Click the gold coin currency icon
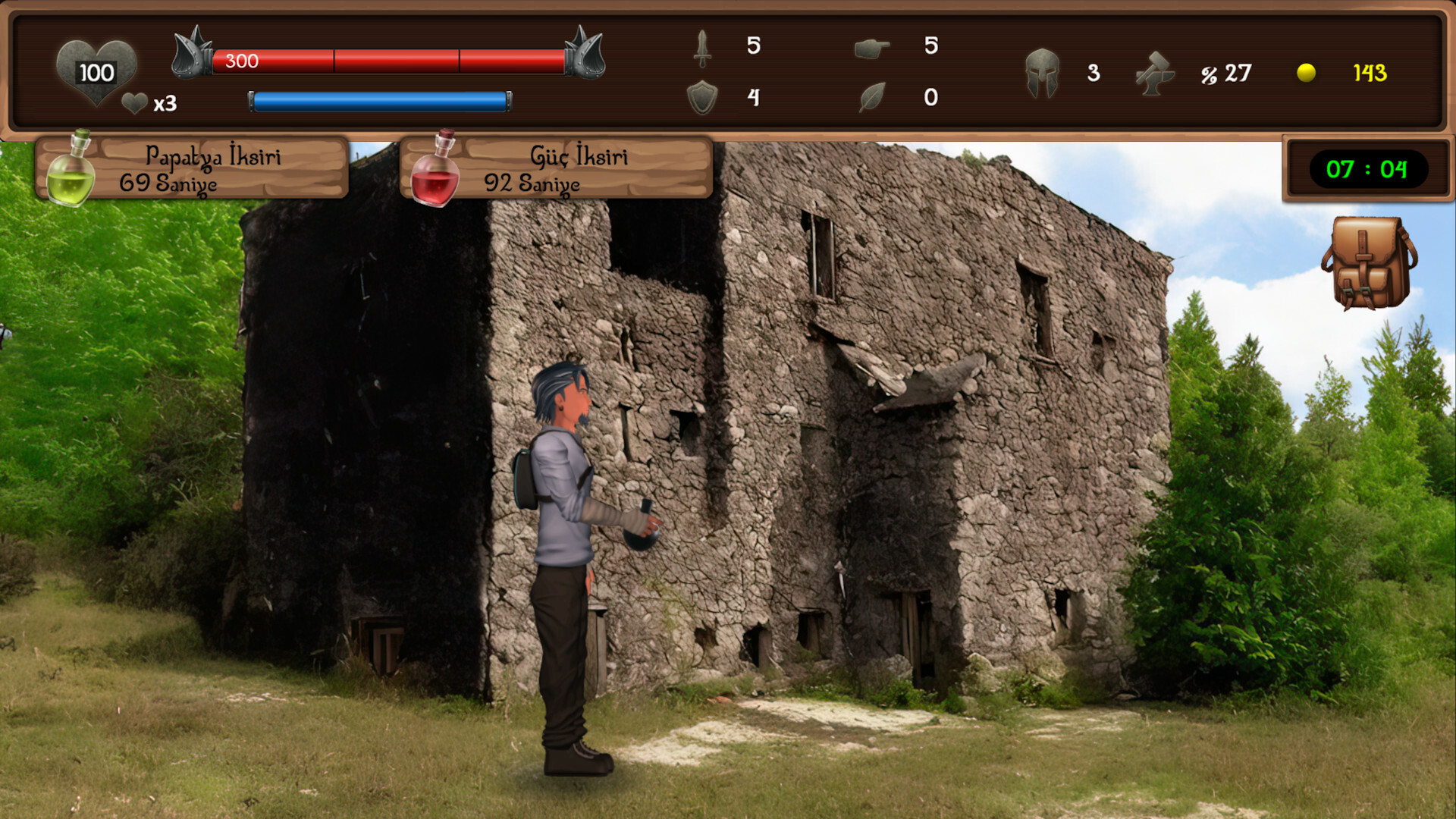The width and height of the screenshot is (1456, 819). [1306, 74]
